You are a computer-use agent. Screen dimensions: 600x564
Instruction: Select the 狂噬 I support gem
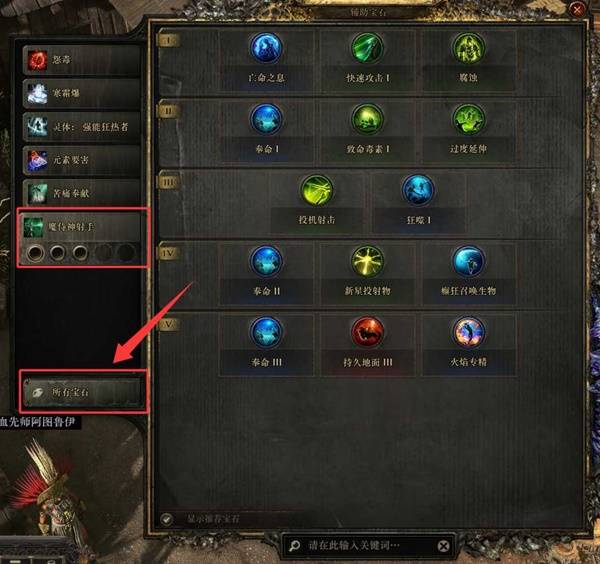pyautogui.click(x=417, y=194)
